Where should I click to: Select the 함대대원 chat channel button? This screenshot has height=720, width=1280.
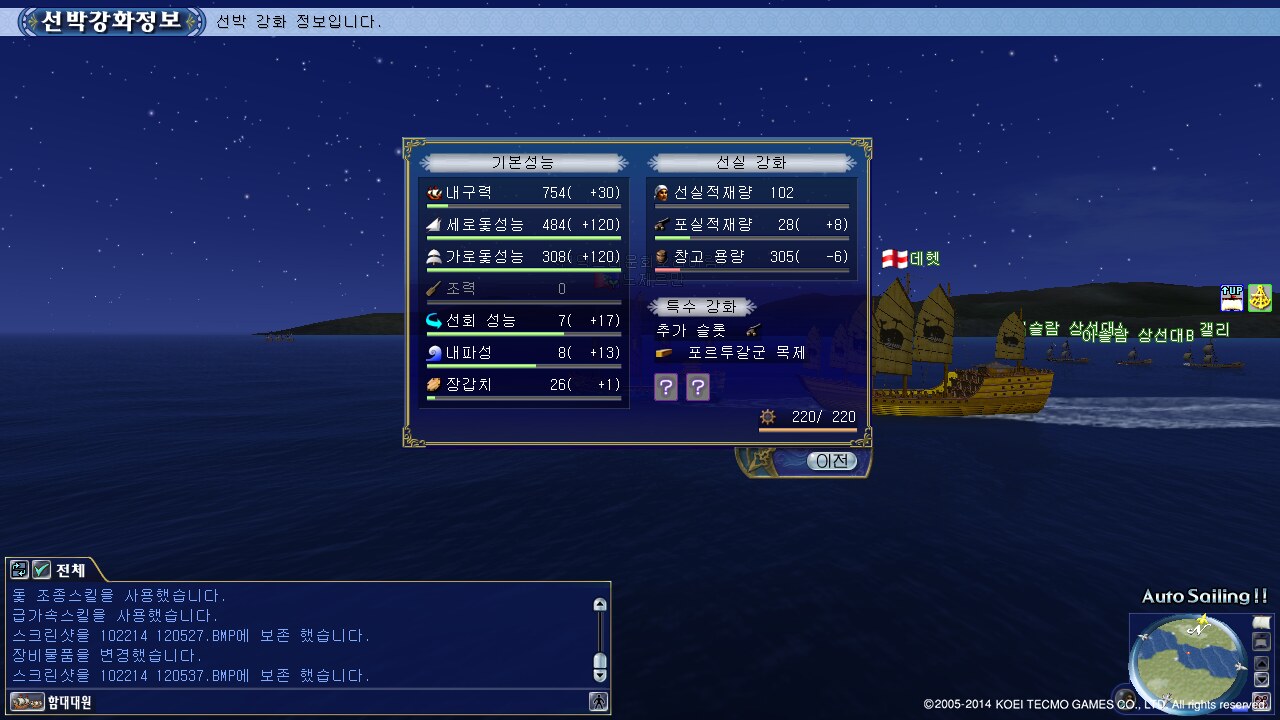[x=52, y=702]
